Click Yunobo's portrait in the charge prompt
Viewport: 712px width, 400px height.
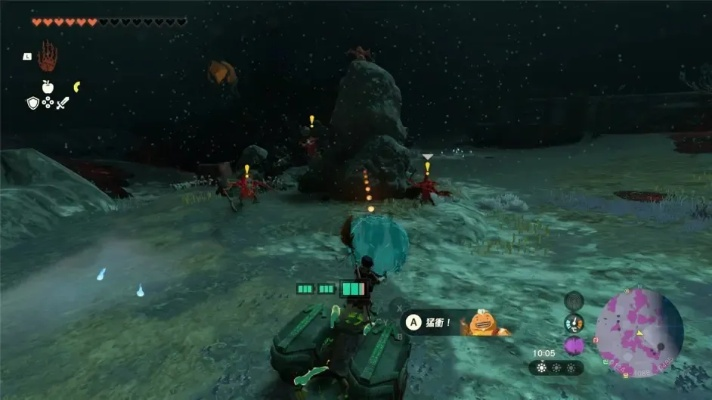click(484, 323)
